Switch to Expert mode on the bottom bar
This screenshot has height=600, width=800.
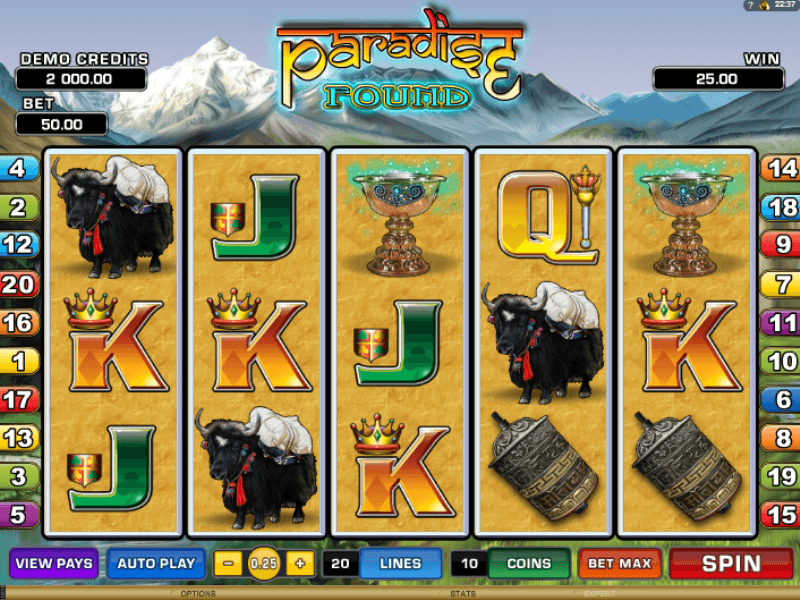click(600, 594)
